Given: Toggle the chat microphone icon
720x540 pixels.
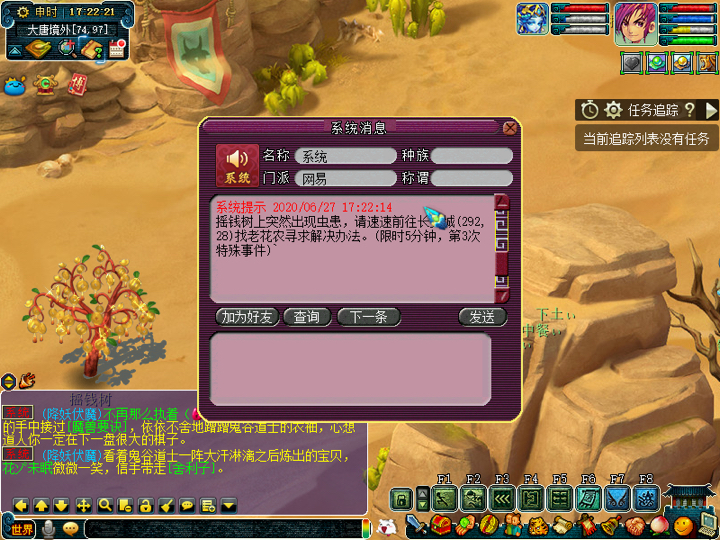Looking at the screenshot, I should pos(47,528).
